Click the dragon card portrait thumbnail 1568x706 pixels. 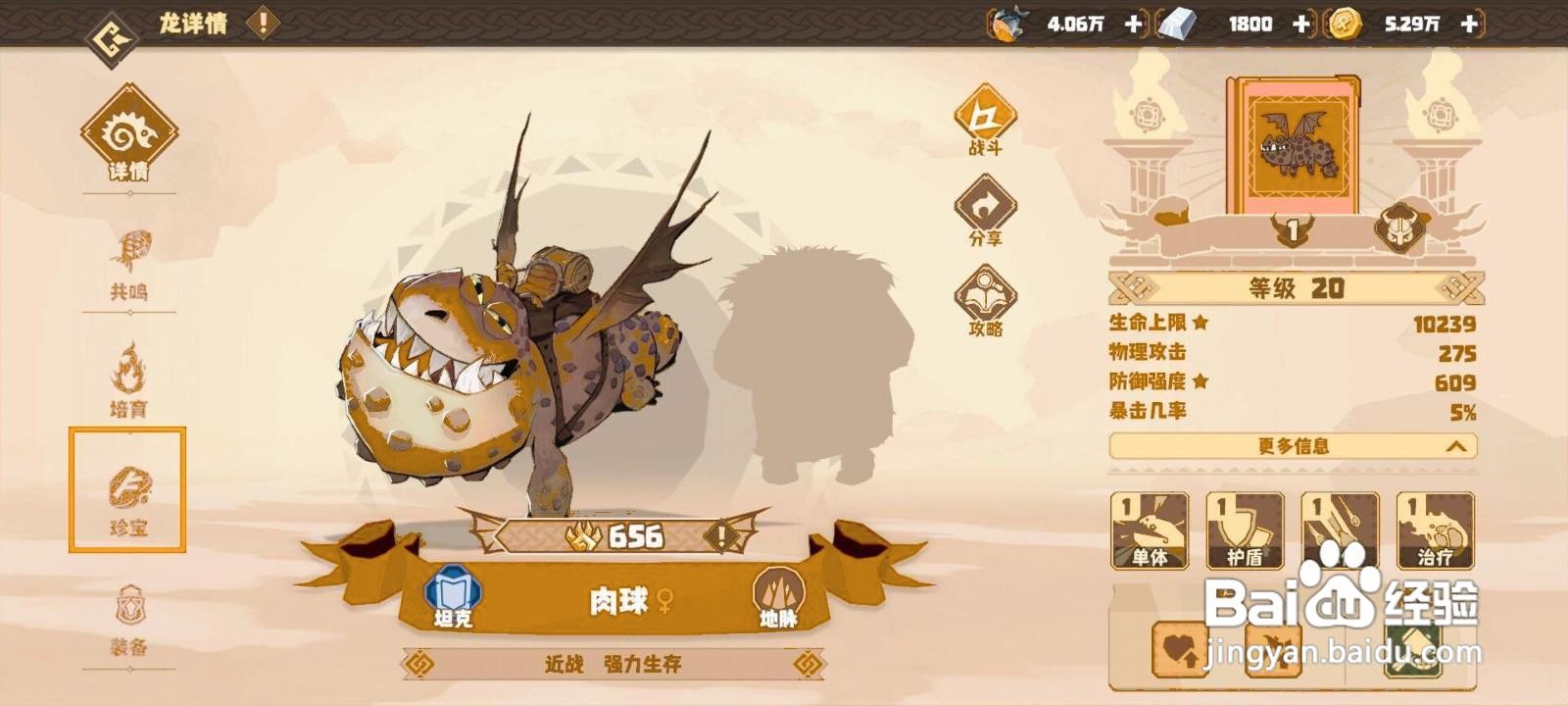1294,147
